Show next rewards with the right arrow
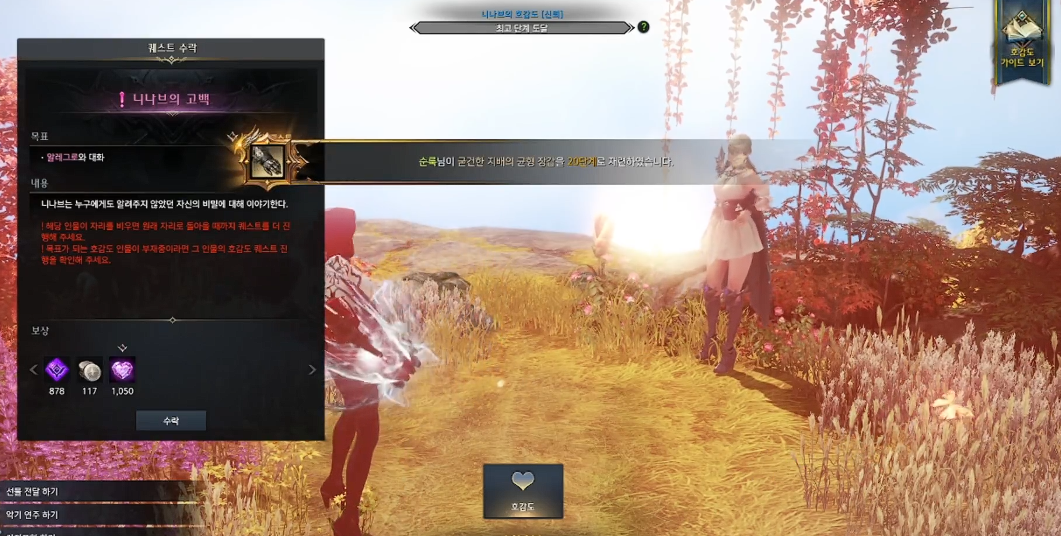The width and height of the screenshot is (1061, 536). point(312,370)
